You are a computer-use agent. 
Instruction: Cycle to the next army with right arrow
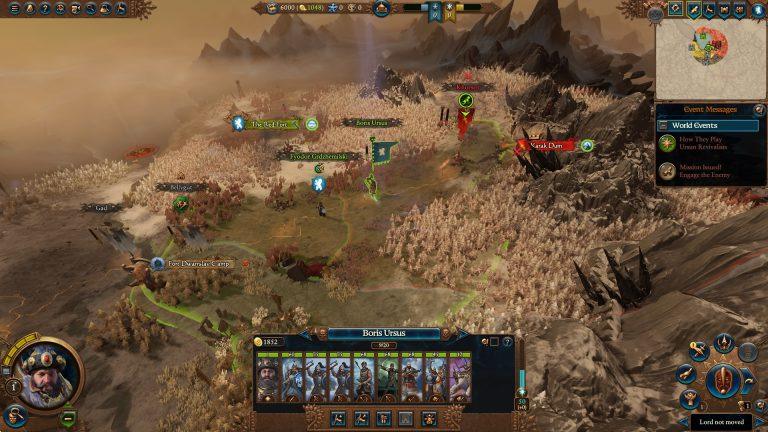[x=461, y=333]
